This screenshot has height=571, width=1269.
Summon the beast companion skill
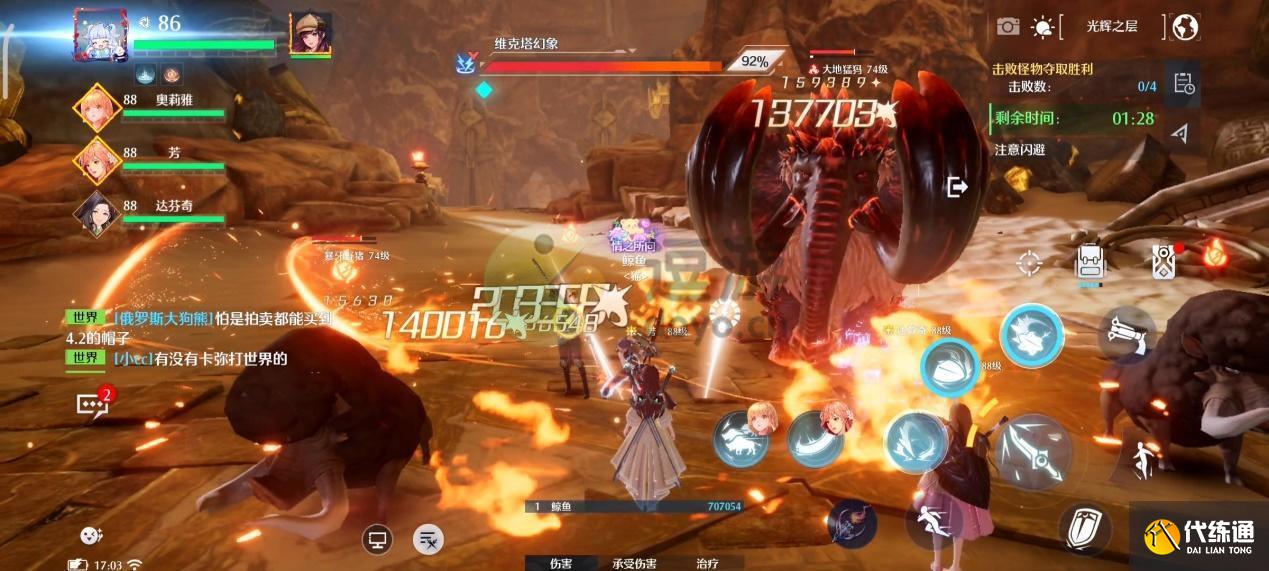point(741,439)
